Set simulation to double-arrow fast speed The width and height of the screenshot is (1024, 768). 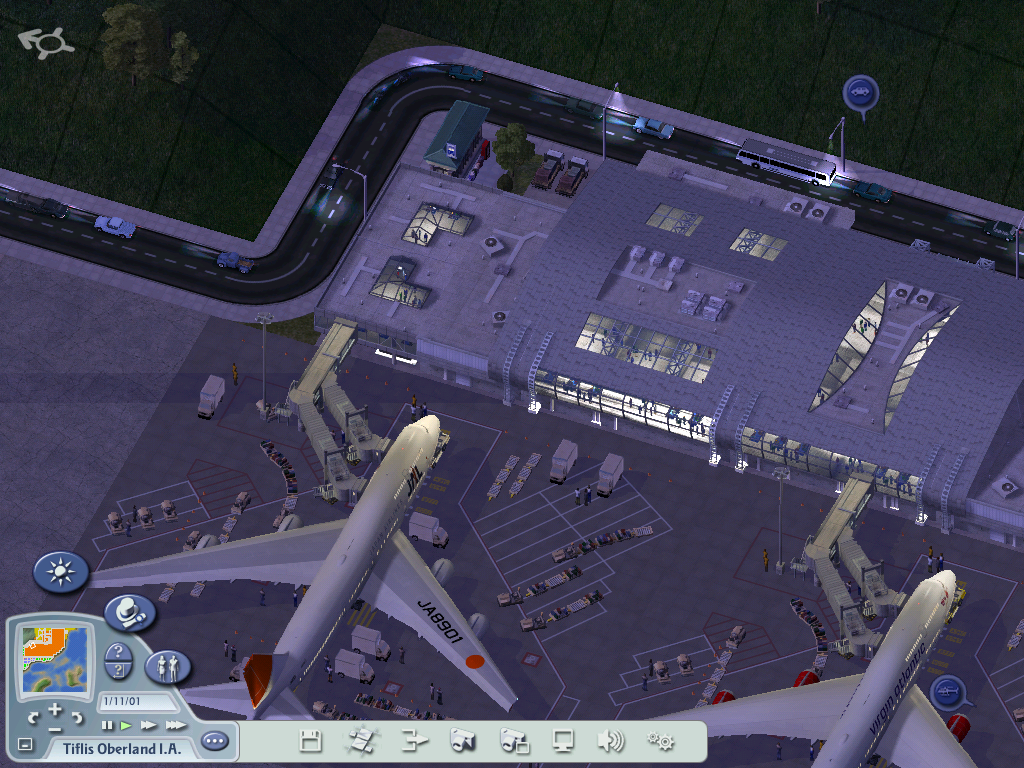tap(149, 725)
